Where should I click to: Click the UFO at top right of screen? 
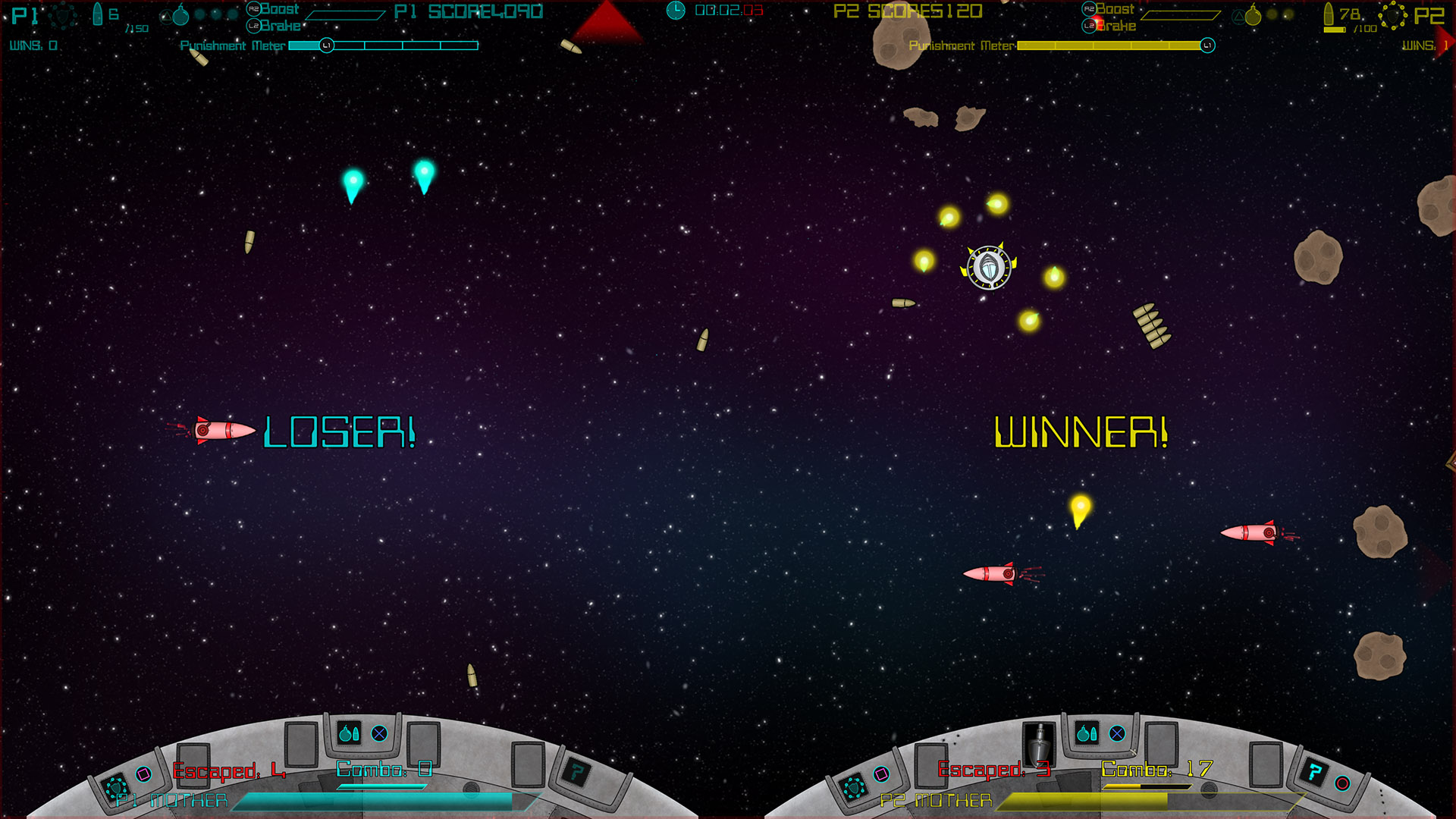tap(988, 268)
